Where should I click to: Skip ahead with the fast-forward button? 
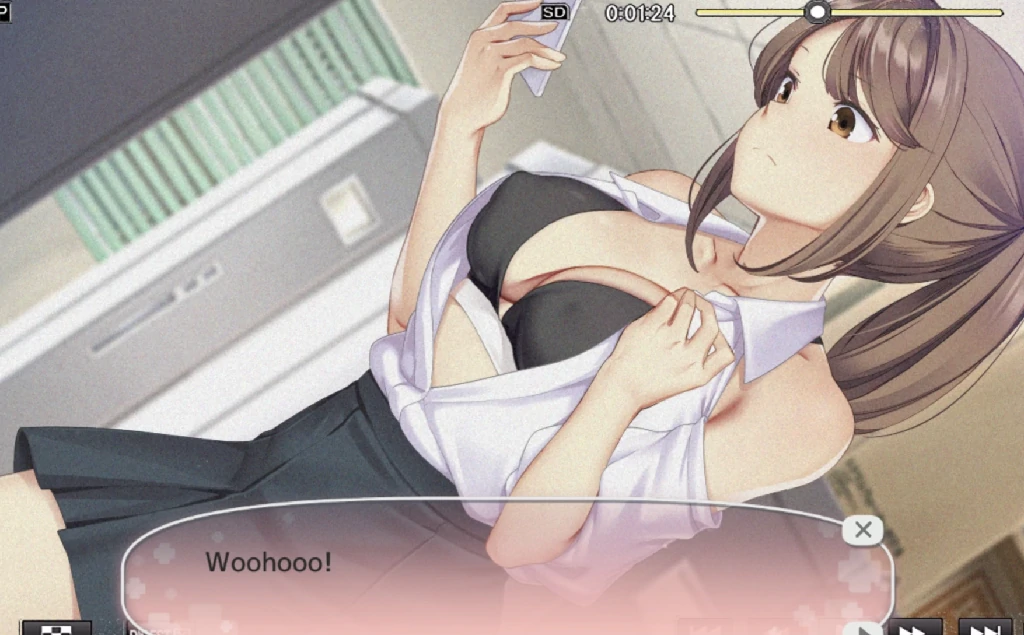[x=917, y=628]
